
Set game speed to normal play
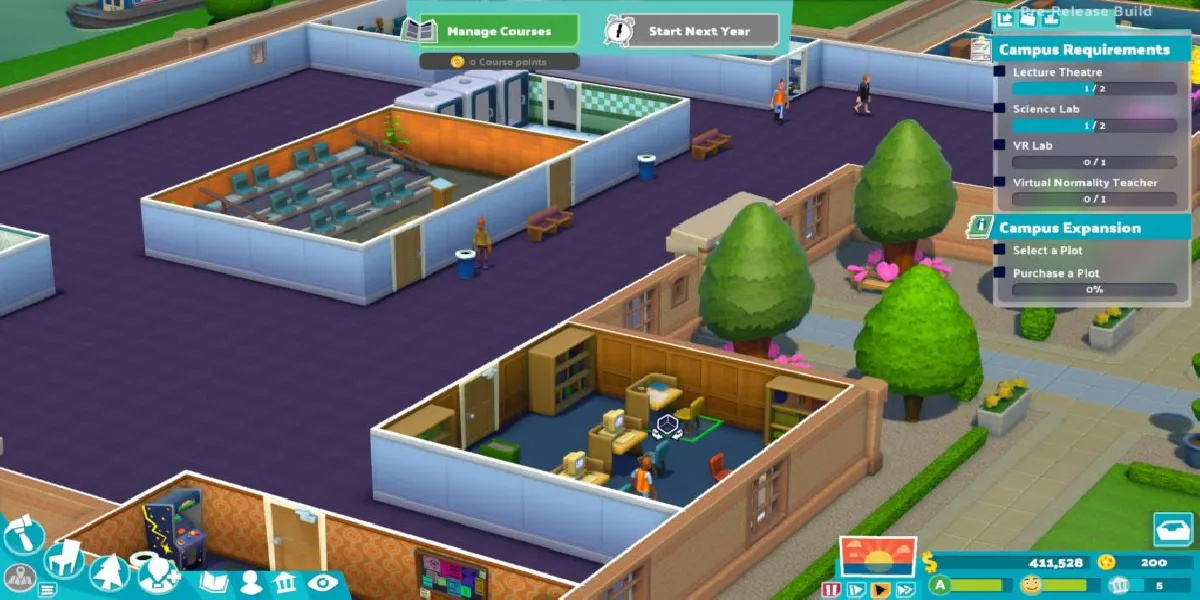tap(880, 589)
